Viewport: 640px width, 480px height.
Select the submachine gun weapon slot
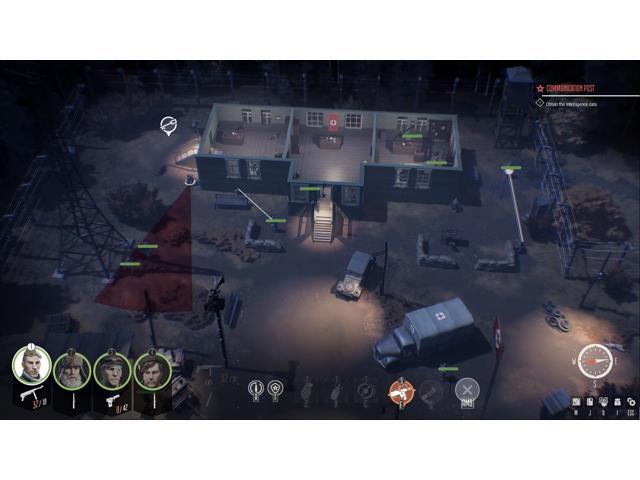coord(30,397)
